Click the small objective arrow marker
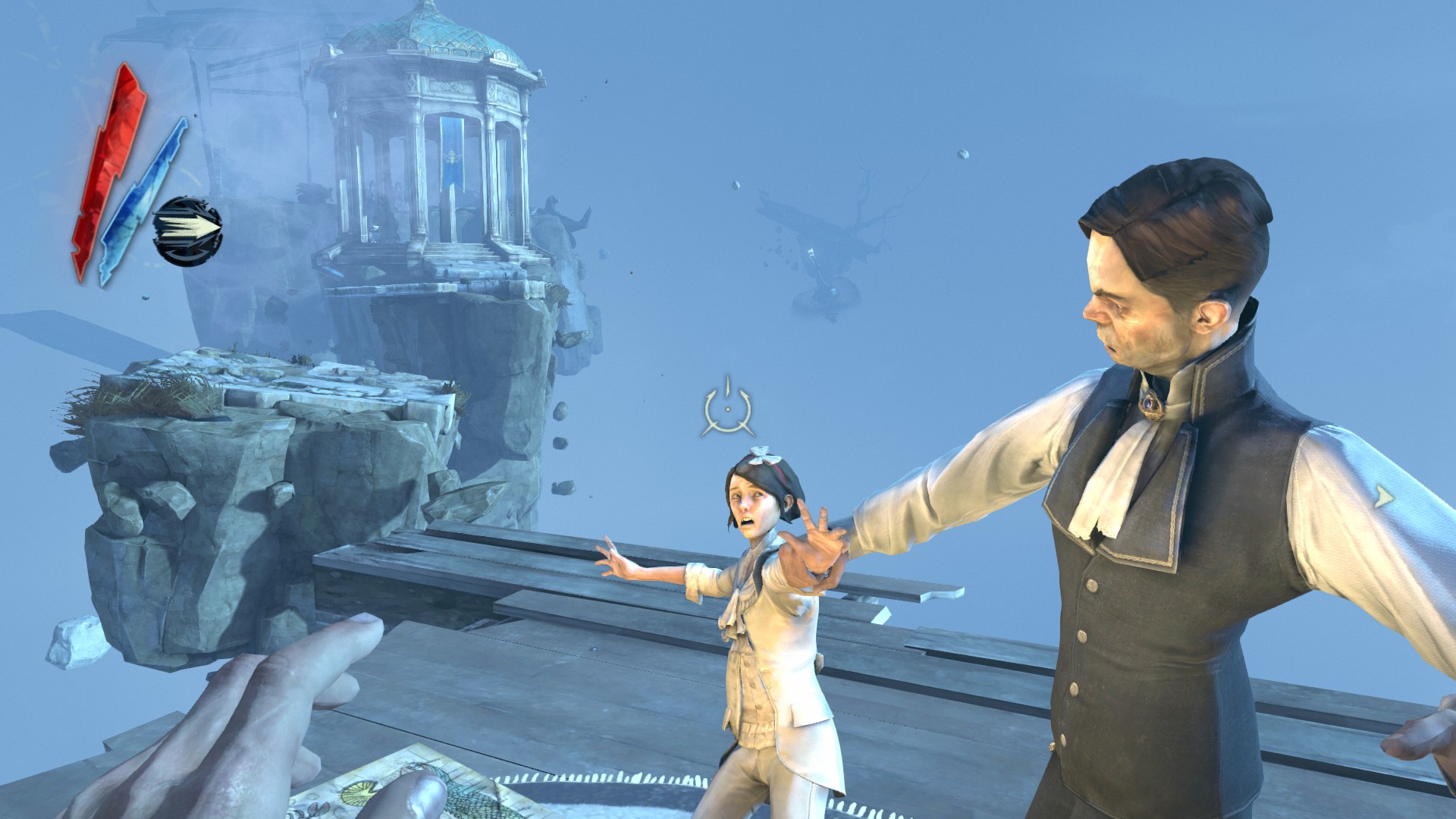1456x819 pixels. coord(1384,497)
